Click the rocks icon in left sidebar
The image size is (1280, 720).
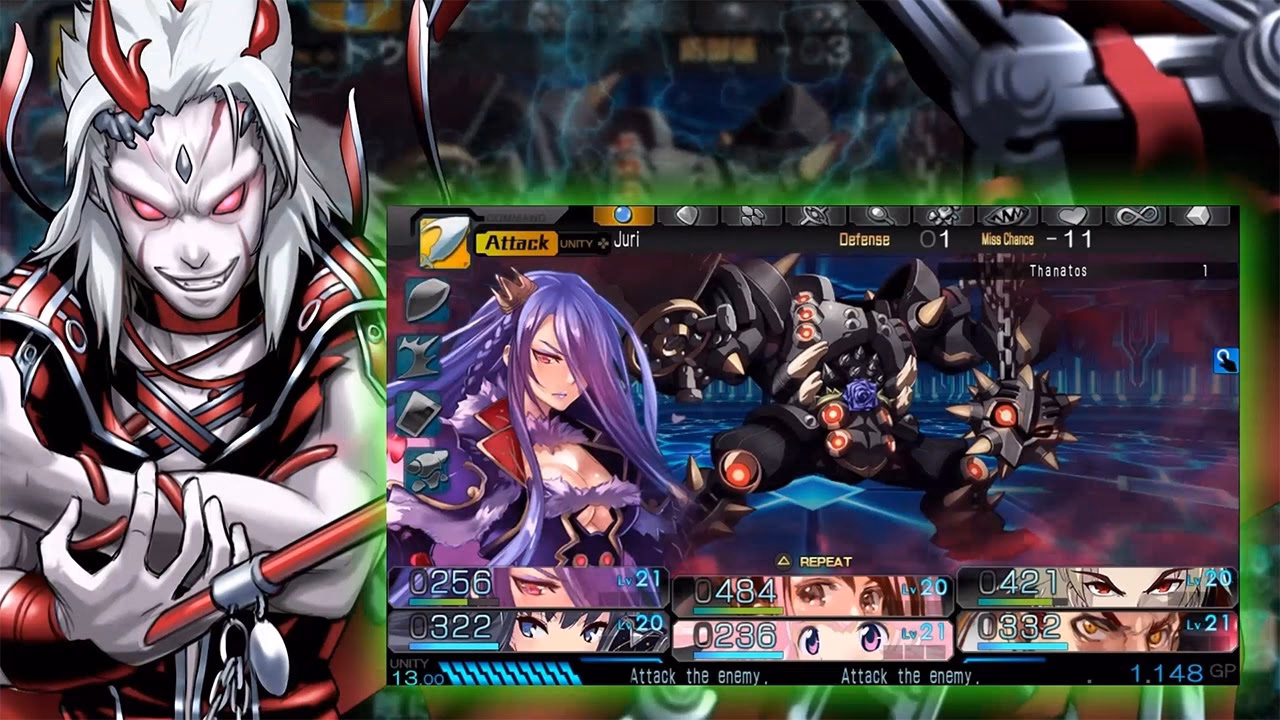426,470
